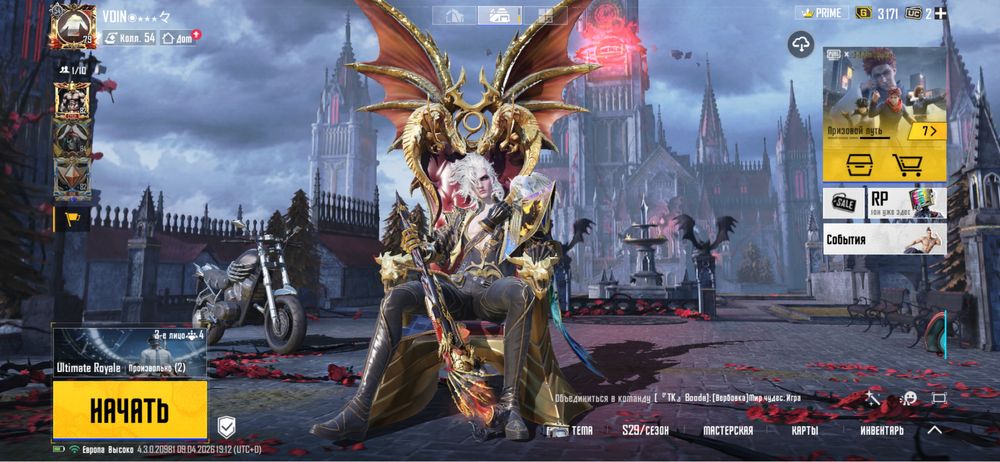Screen dimensions: 1000x462
Task: Open the SALE tag offers
Action: point(842,204)
